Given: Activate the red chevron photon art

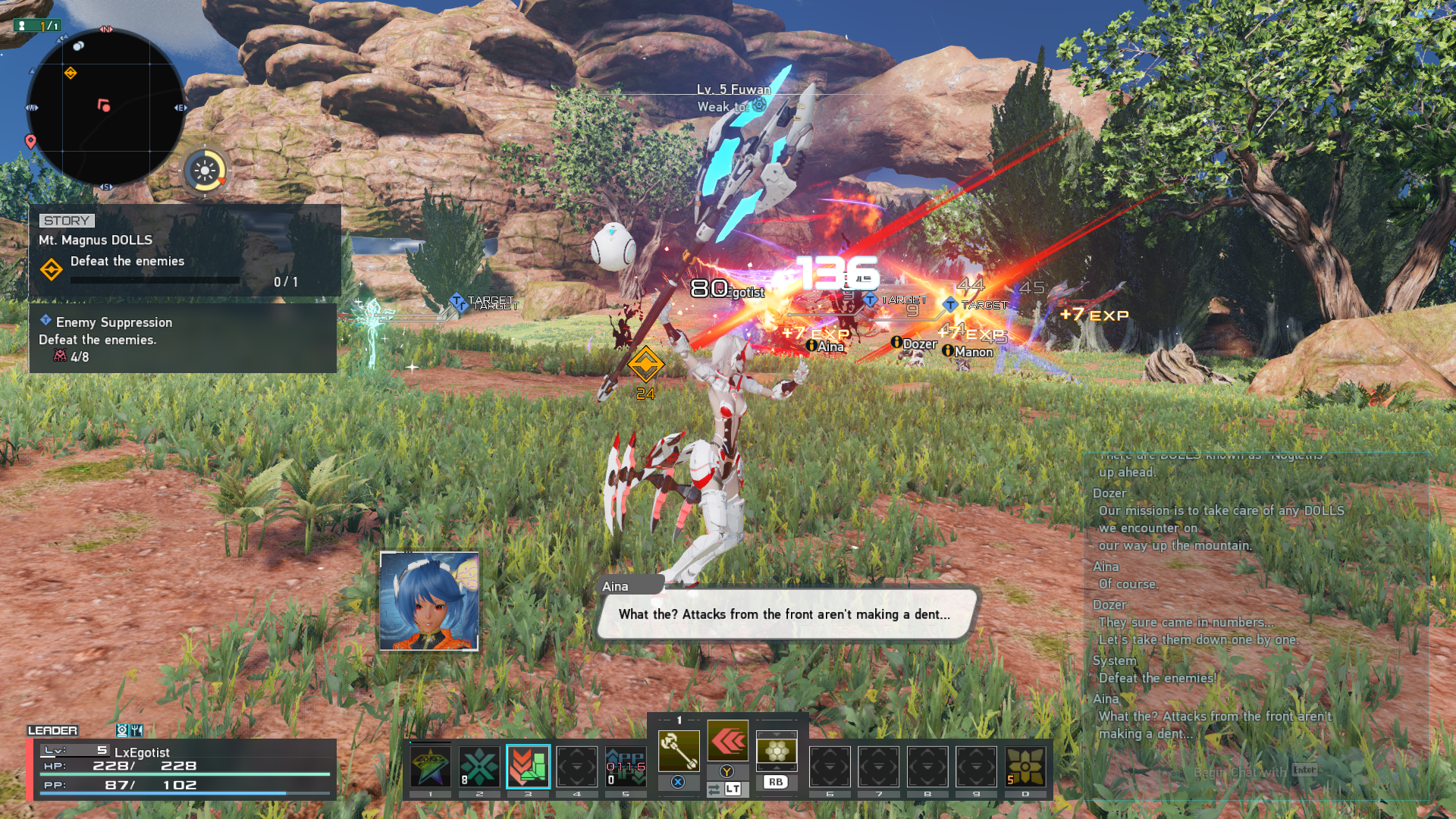Looking at the screenshot, I should (x=727, y=741).
